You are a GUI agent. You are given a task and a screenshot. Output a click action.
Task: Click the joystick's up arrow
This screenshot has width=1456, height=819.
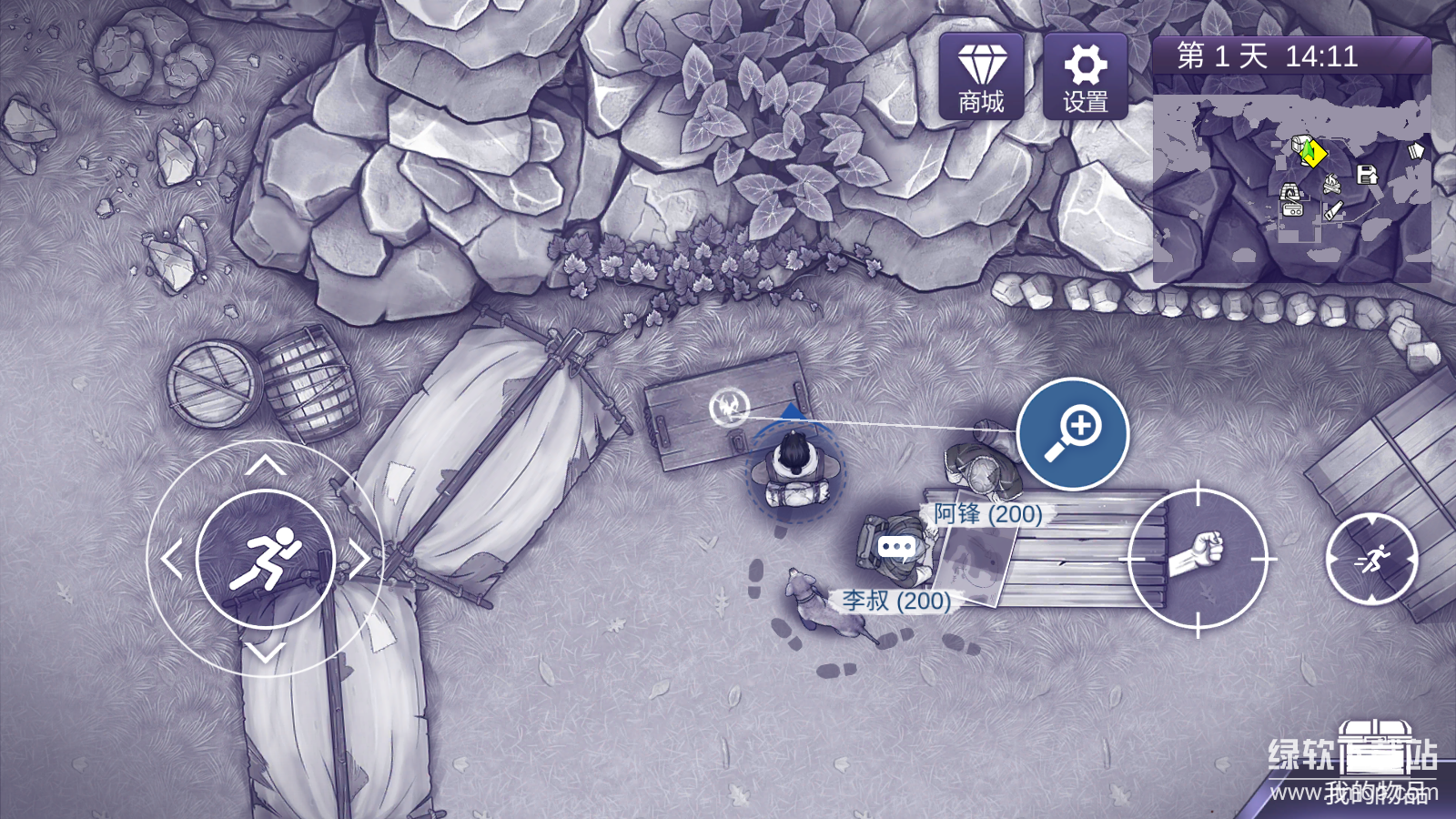(265, 466)
